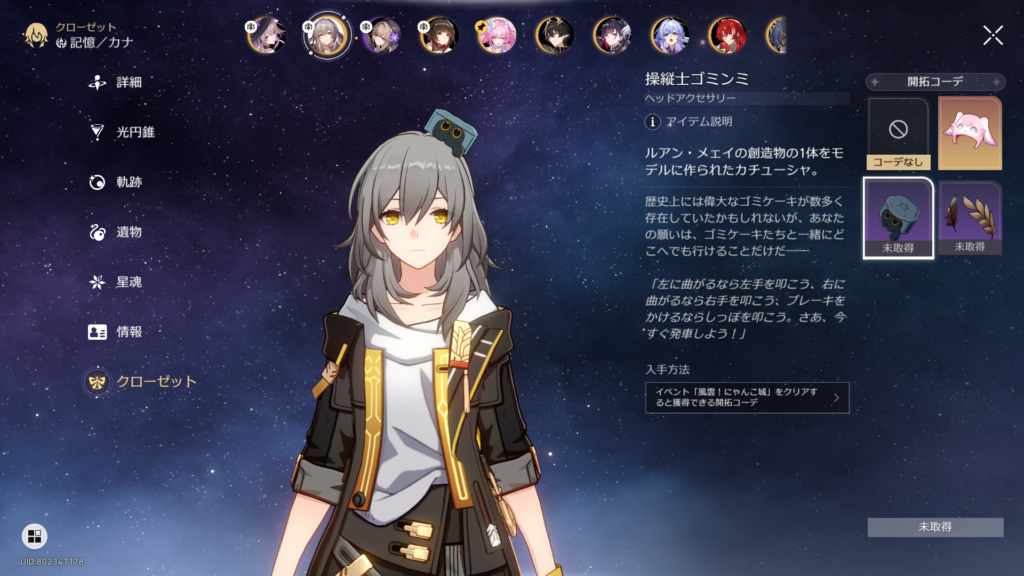
Task: Select the pink rabbit head accessory tile
Action: tap(969, 133)
